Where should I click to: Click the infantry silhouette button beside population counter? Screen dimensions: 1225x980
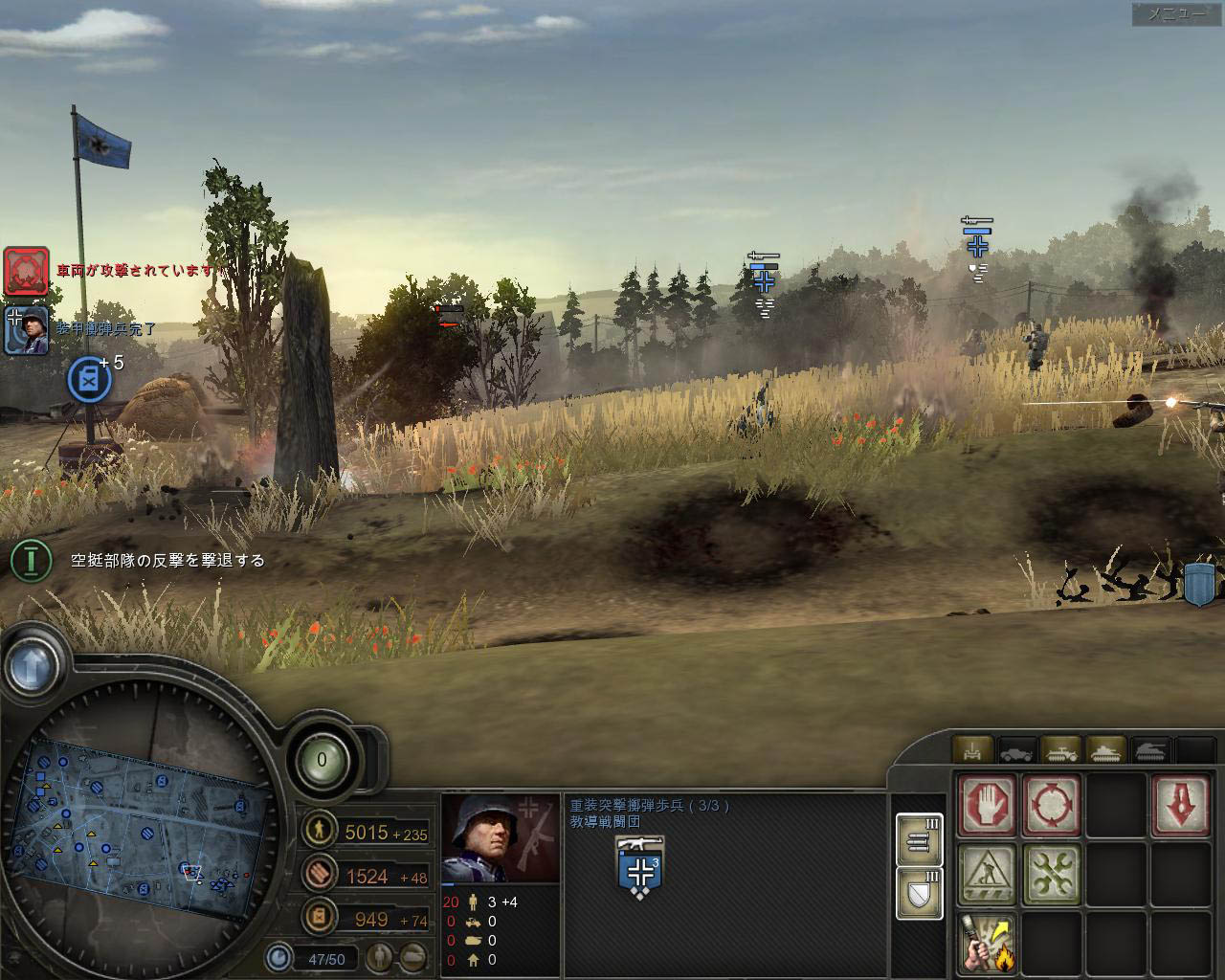point(381,956)
